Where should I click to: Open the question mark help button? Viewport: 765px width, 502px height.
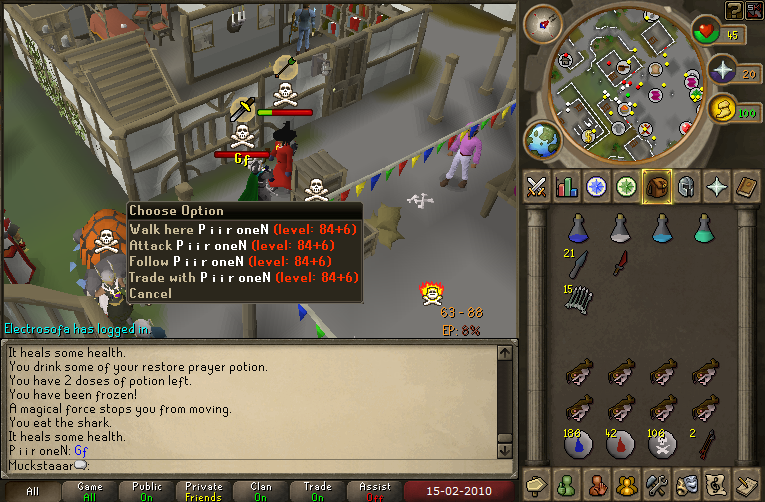[x=734, y=9]
